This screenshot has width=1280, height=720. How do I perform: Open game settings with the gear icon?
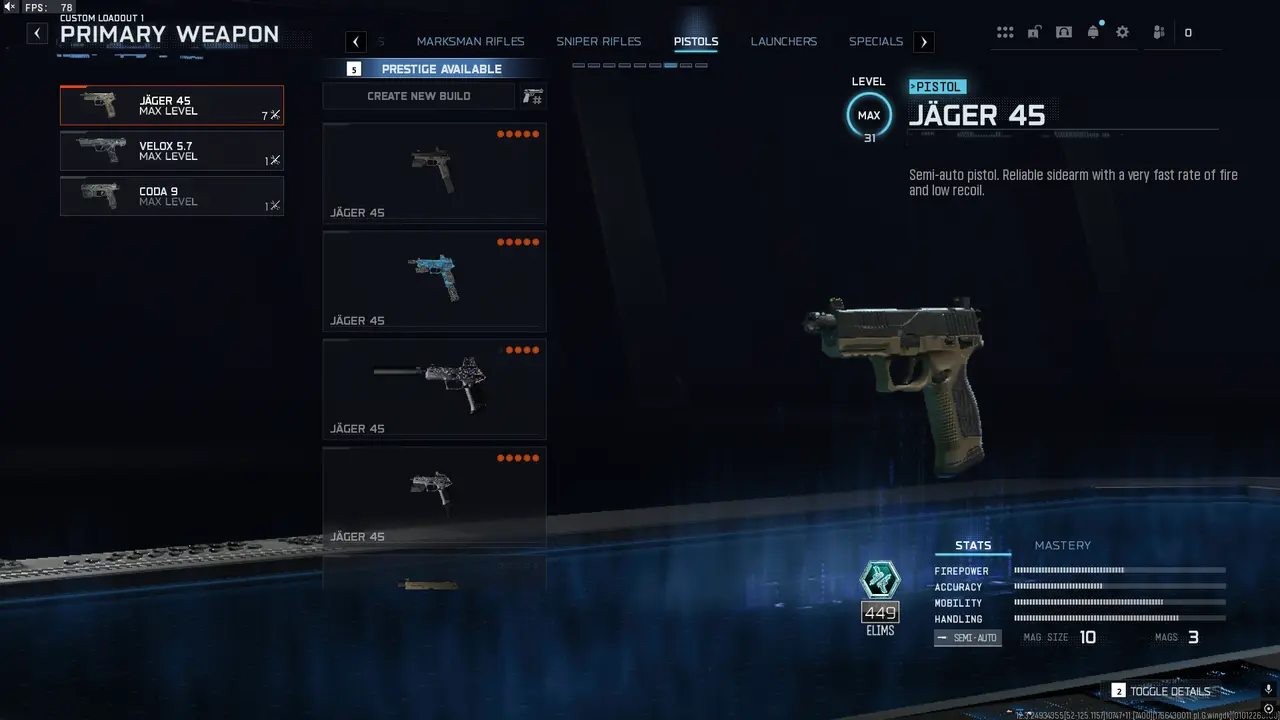tap(1122, 31)
